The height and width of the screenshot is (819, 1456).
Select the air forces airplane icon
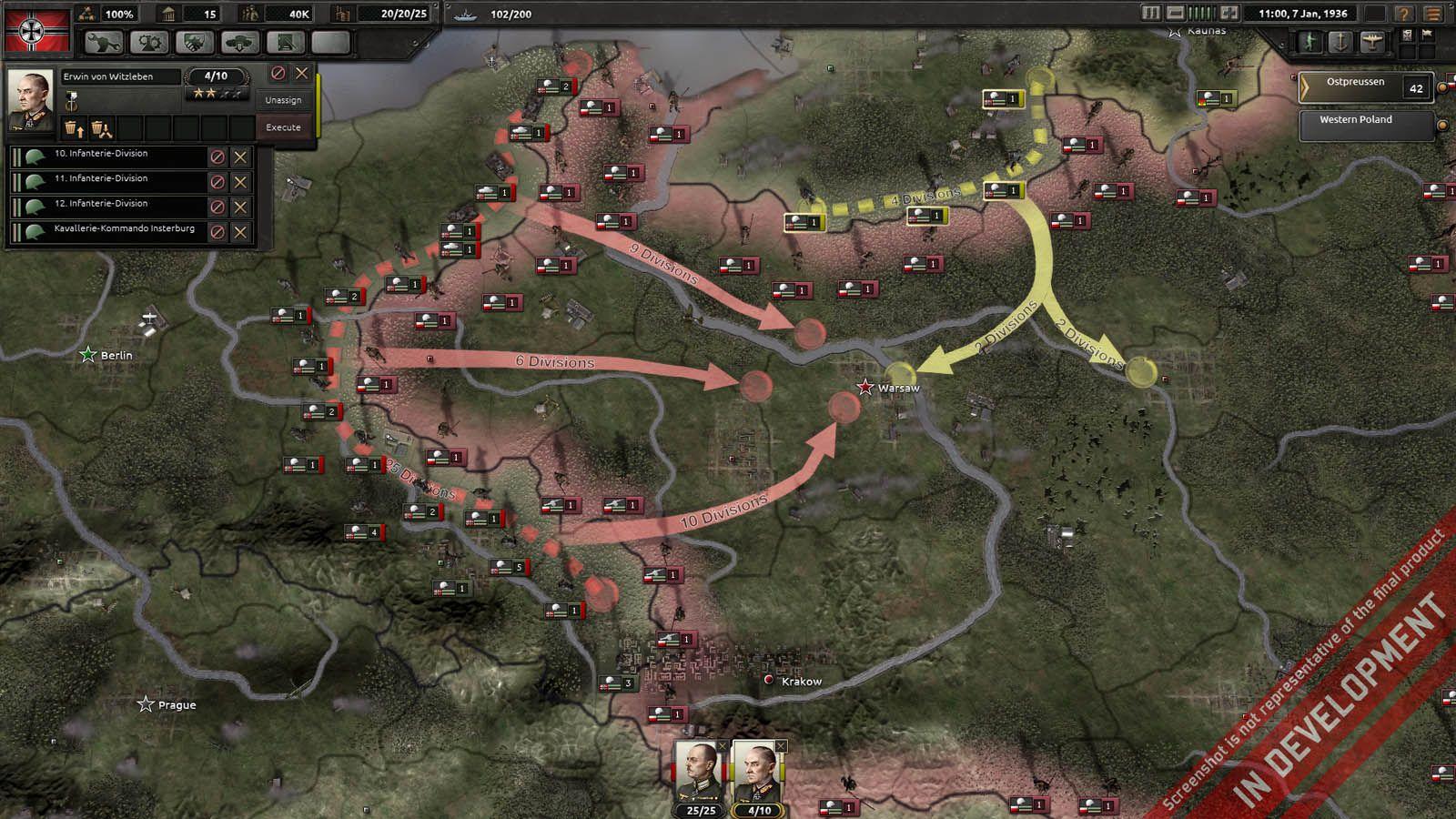[1371, 41]
